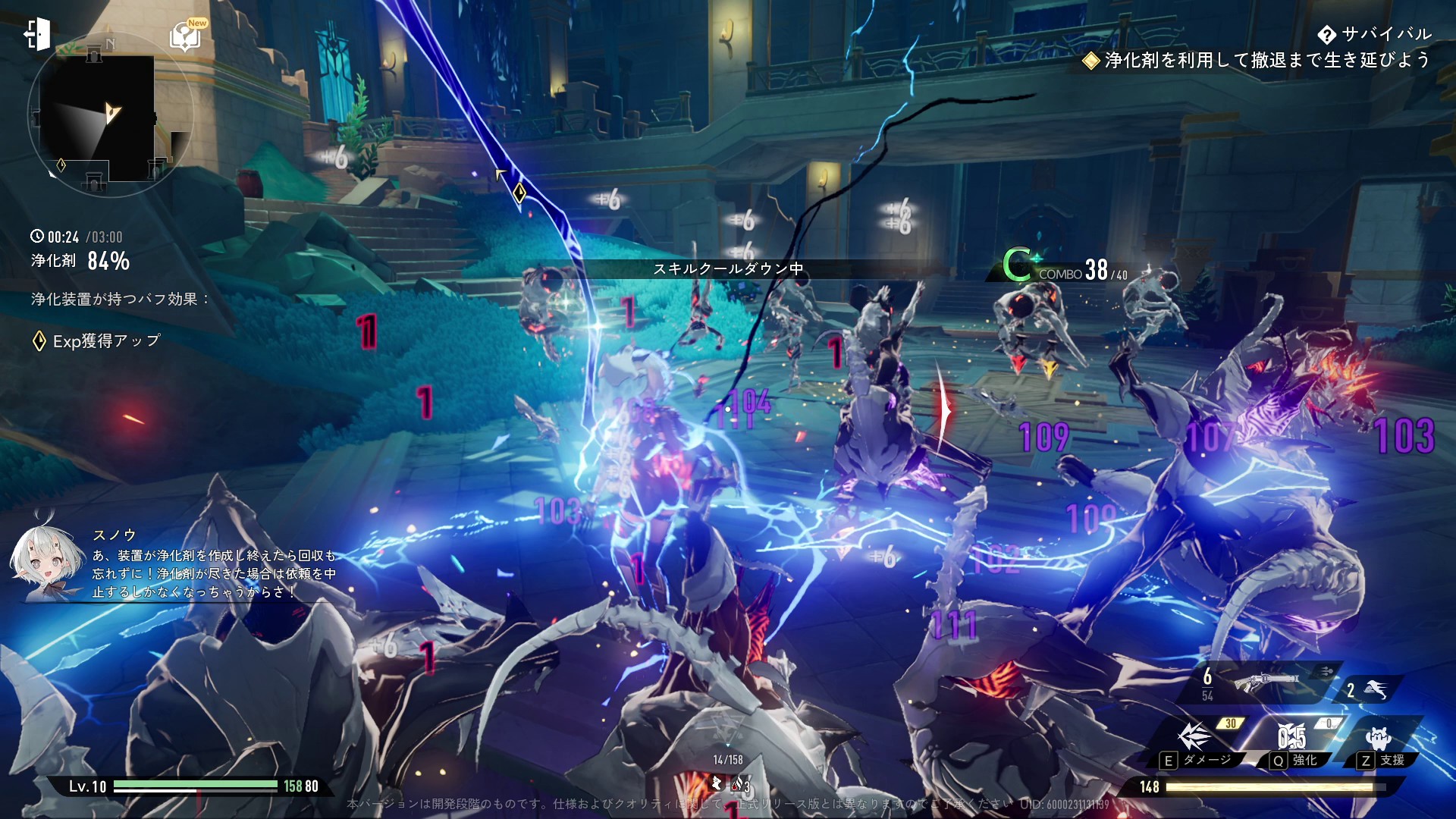1456x819 pixels.
Task: Select the Exp獲得アップ buff entry
Action: (x=97, y=341)
